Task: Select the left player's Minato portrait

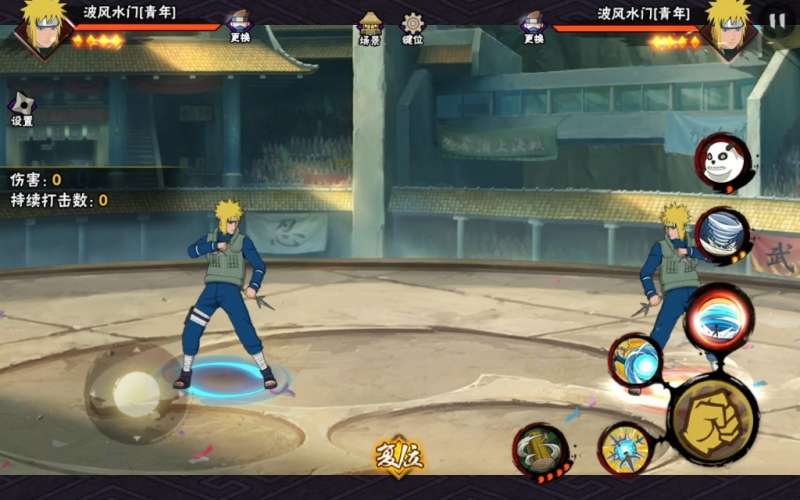Action: 42,28
